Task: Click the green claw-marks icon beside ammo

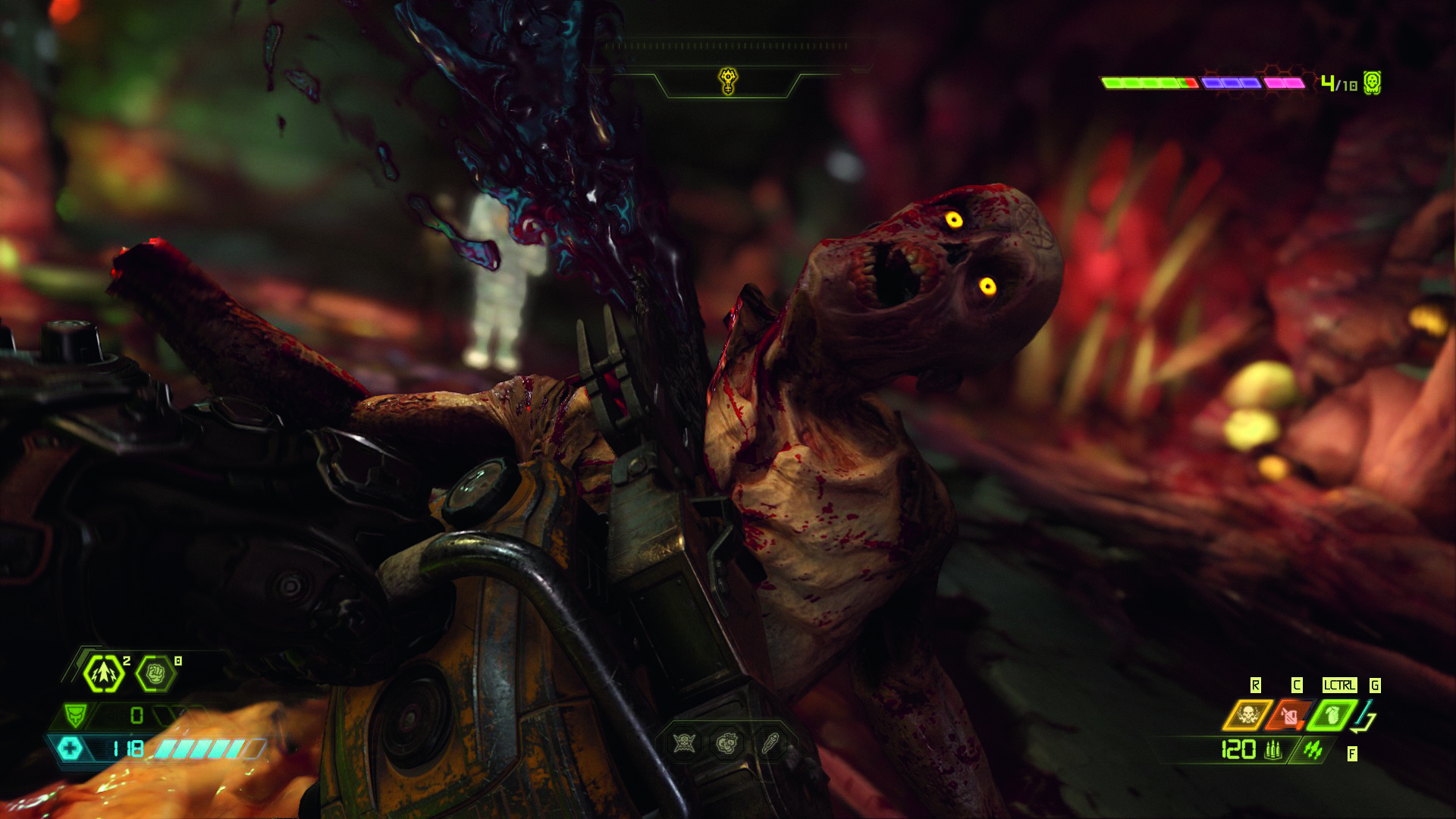Action: click(x=1313, y=750)
